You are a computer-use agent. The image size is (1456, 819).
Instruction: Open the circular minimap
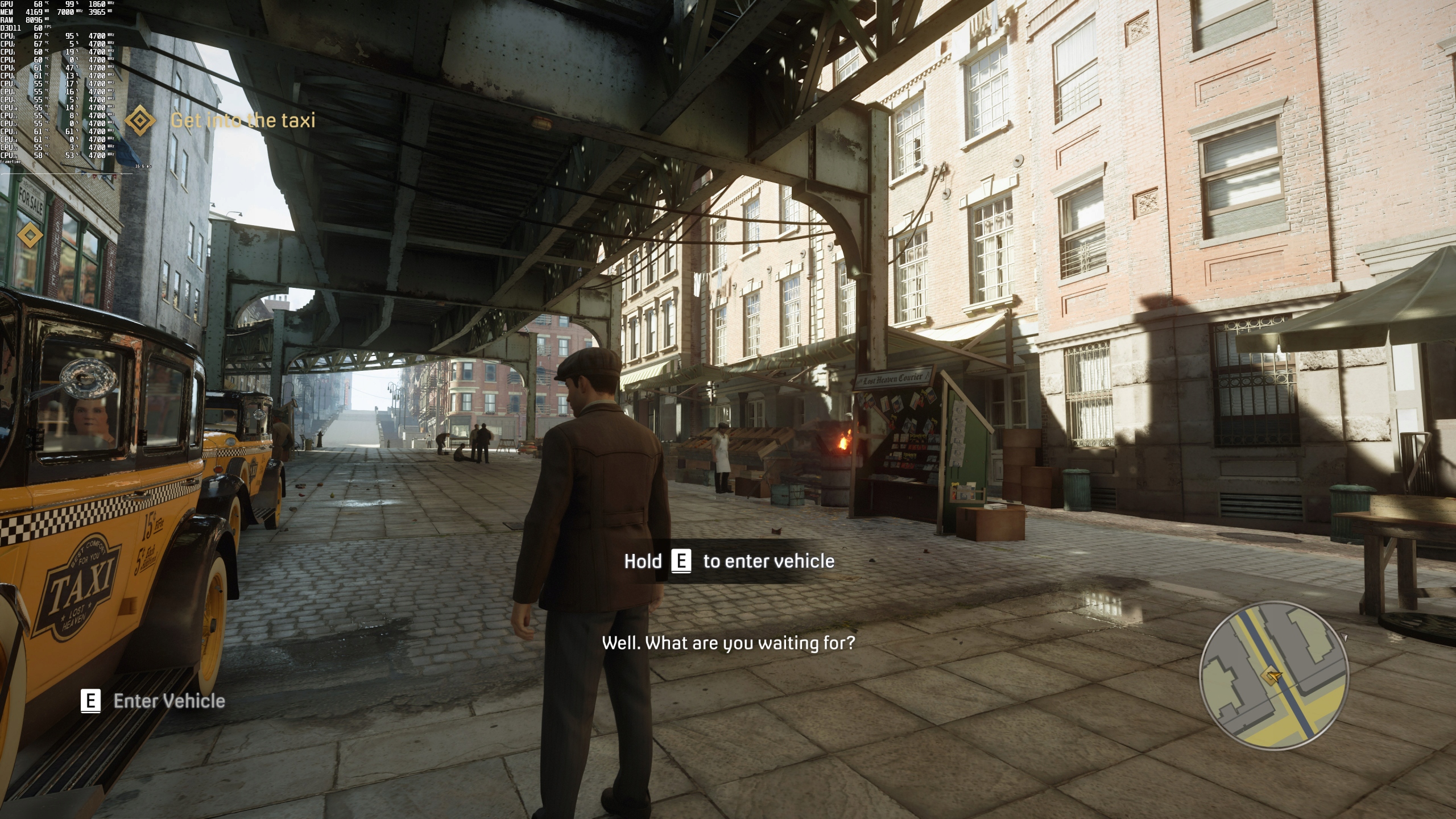pyautogui.click(x=1273, y=677)
